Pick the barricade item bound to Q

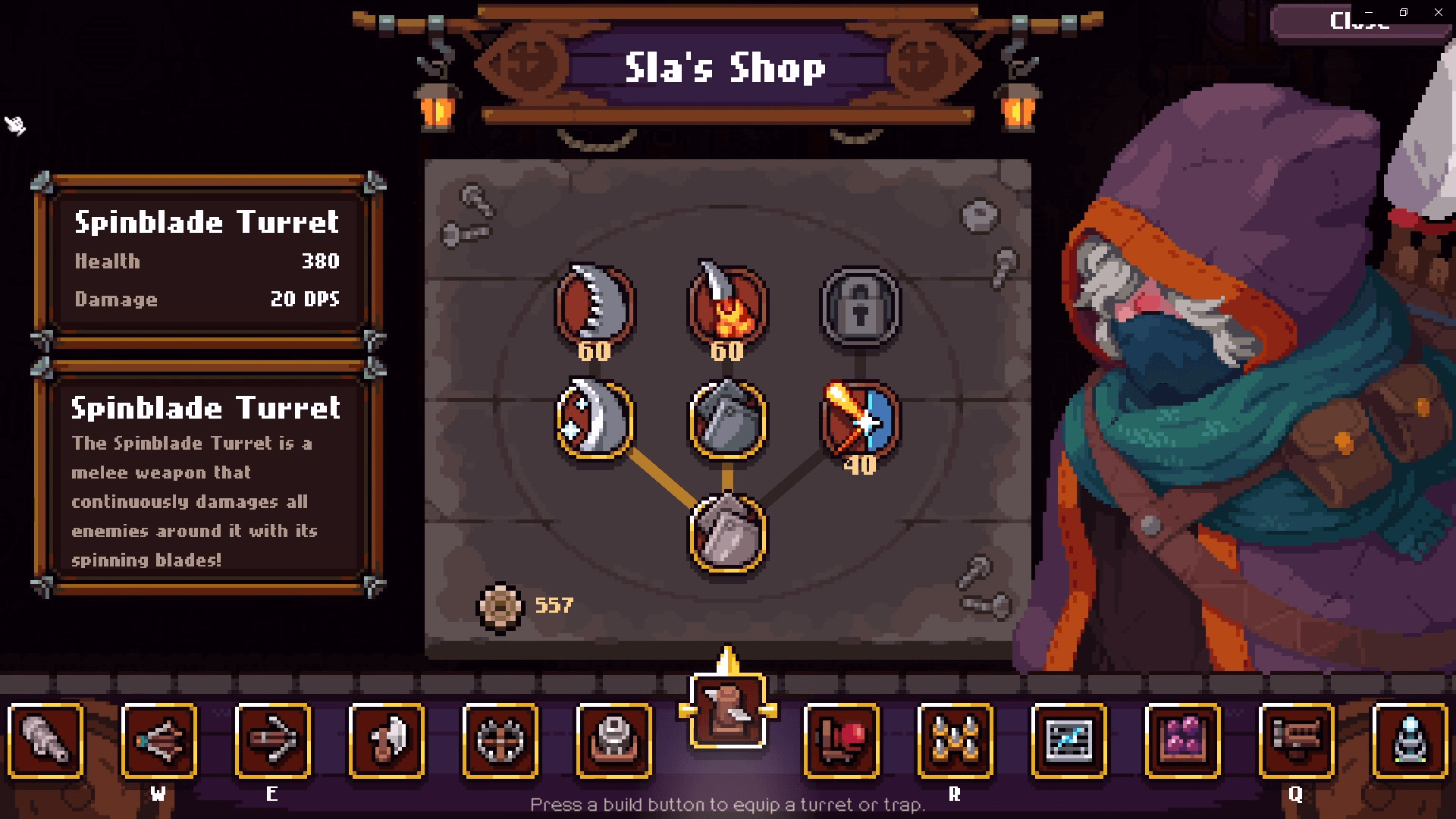[1297, 742]
